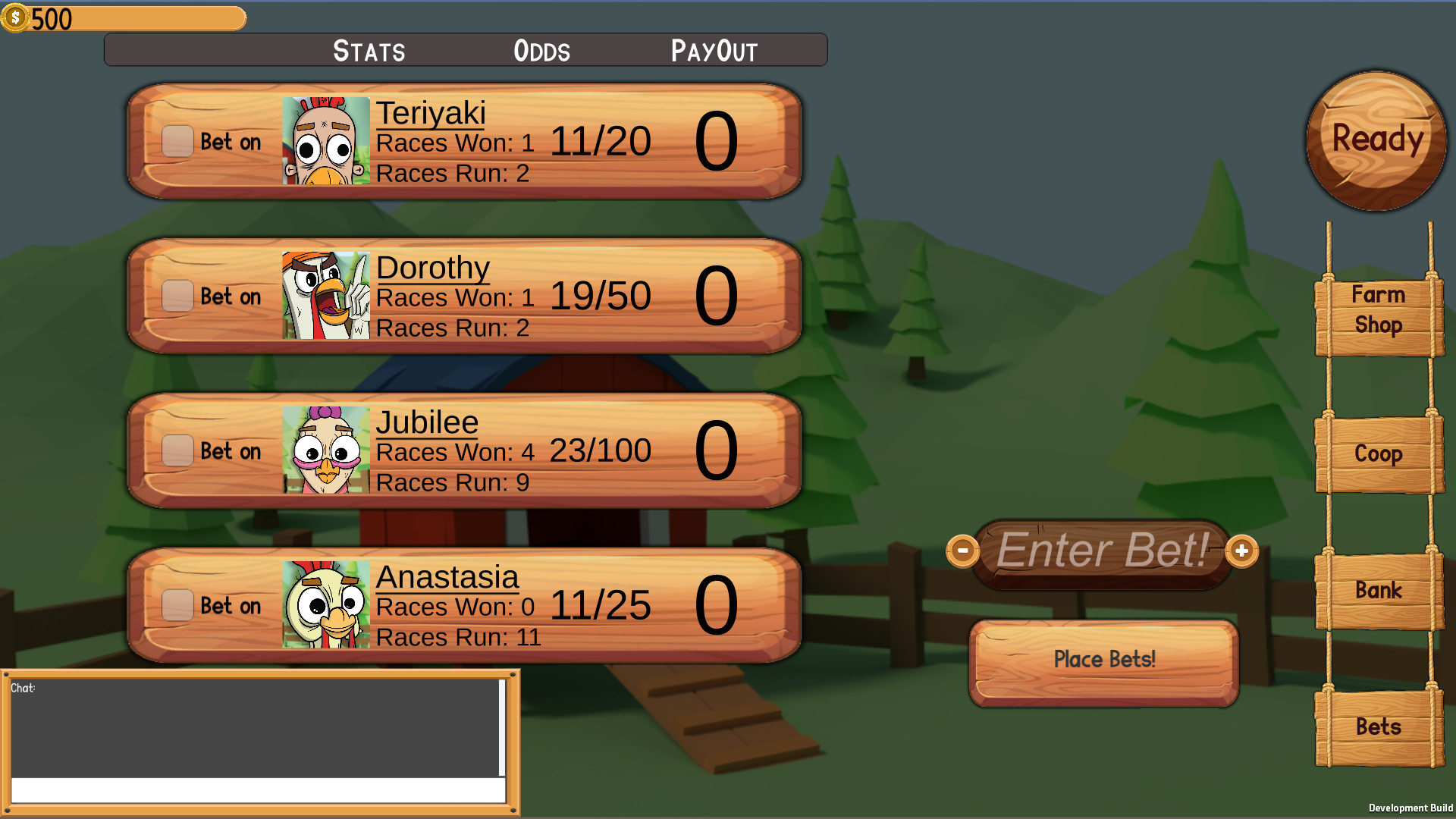This screenshot has height=819, width=1456.
Task: Enable betting on Anastasia
Action: 177,606
